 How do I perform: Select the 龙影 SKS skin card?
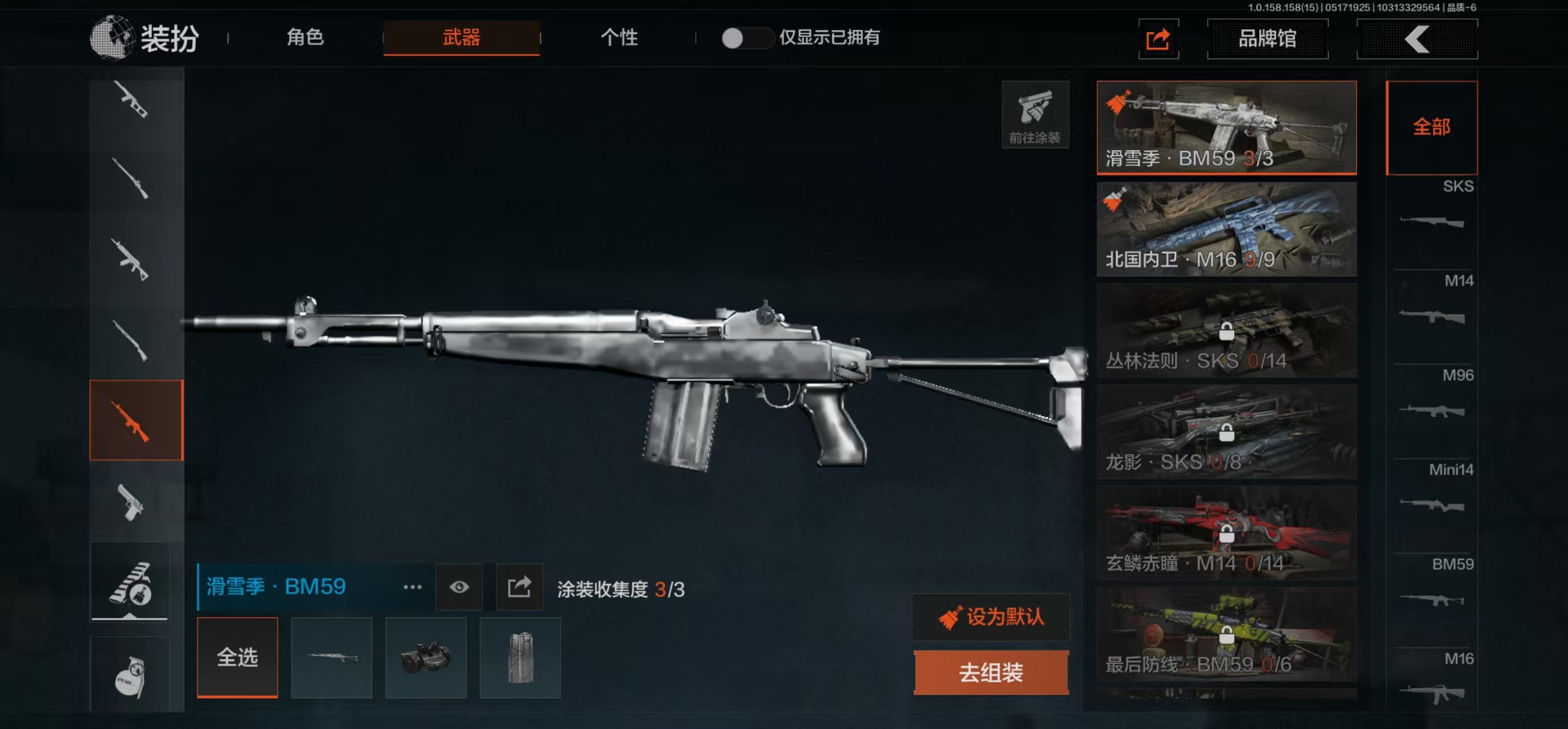[1226, 432]
